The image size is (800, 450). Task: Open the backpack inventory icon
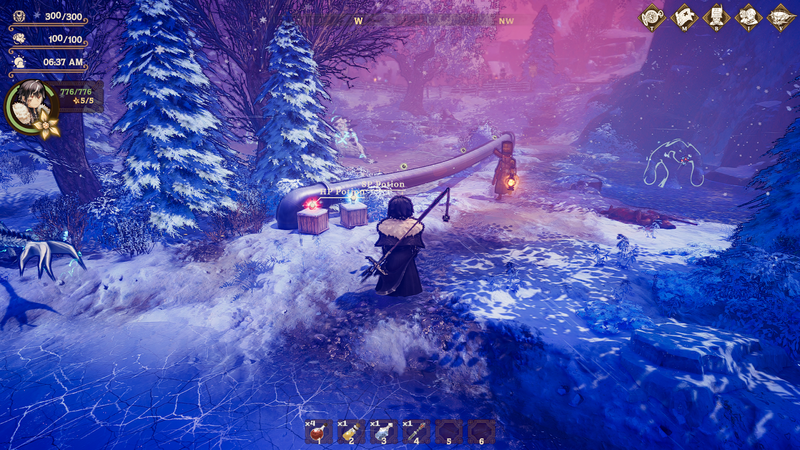pyautogui.click(x=717, y=16)
